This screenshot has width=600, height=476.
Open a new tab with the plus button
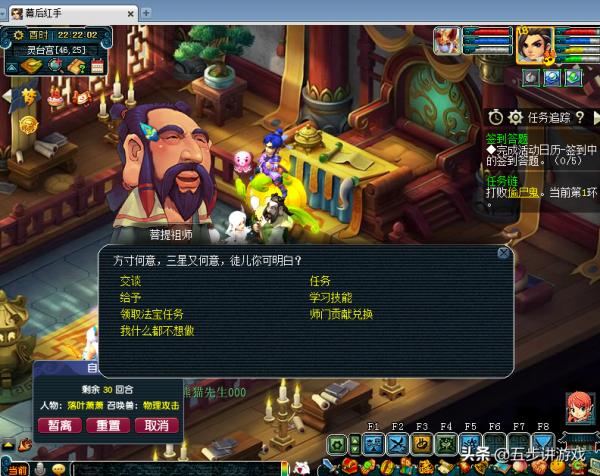point(147,12)
